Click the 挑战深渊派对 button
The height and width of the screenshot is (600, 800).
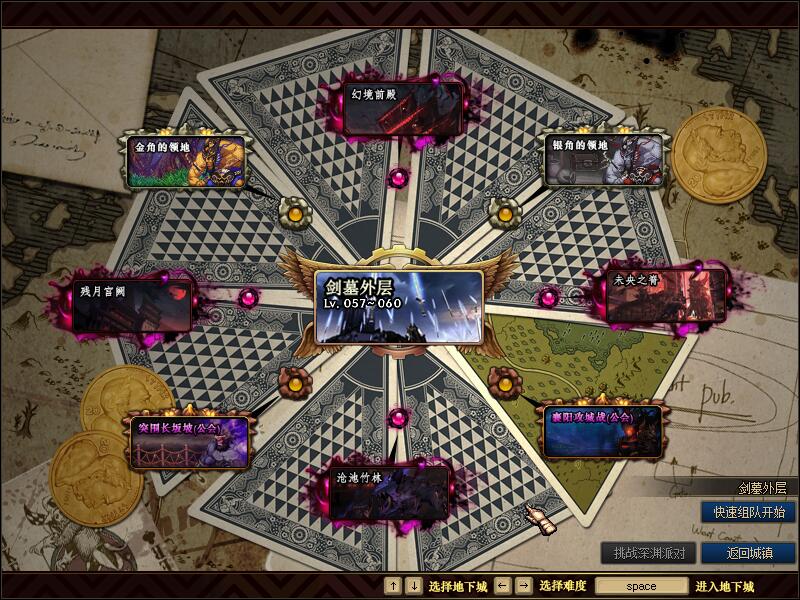[x=649, y=552]
